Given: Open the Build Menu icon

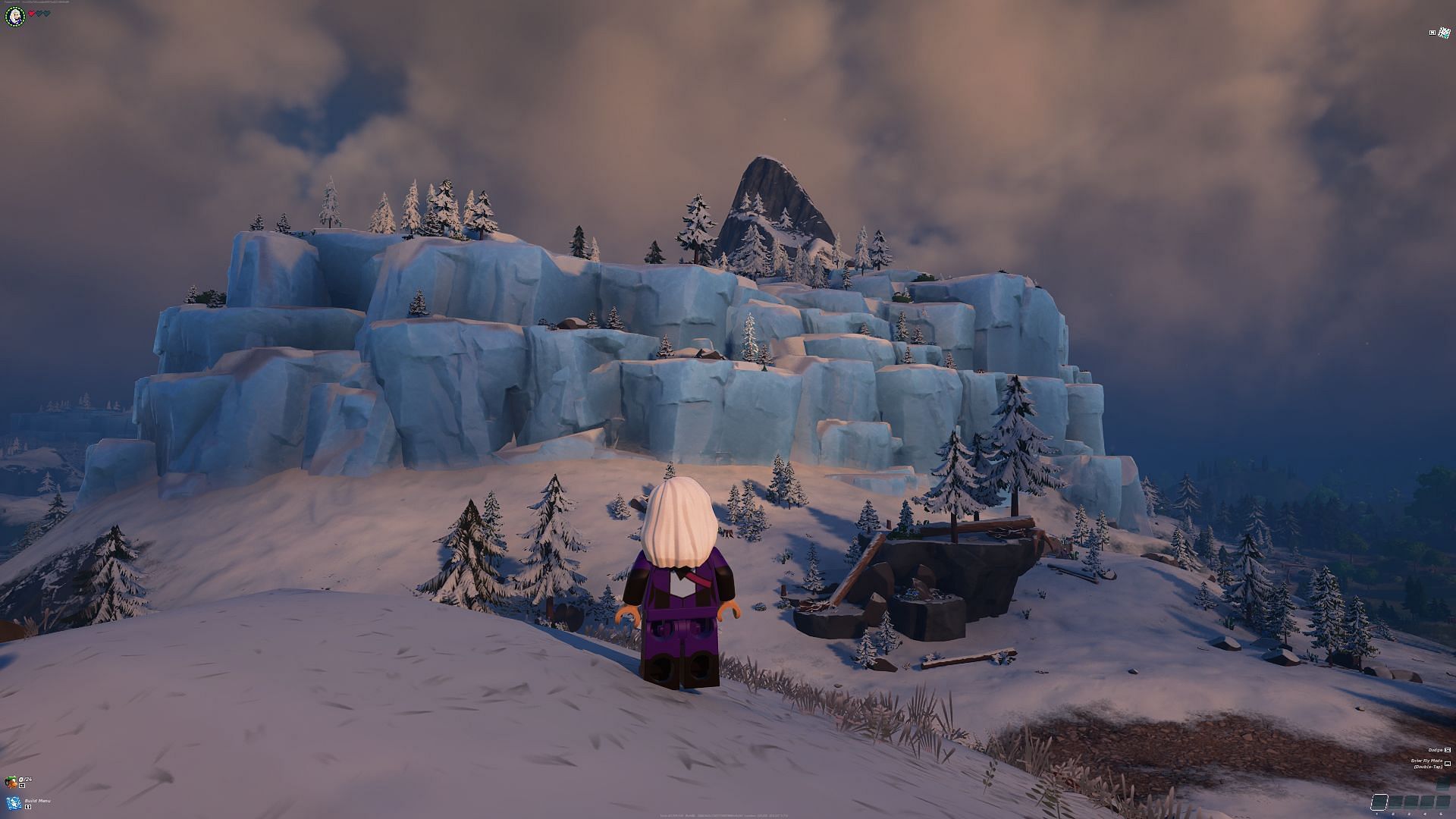Looking at the screenshot, I should (13, 803).
